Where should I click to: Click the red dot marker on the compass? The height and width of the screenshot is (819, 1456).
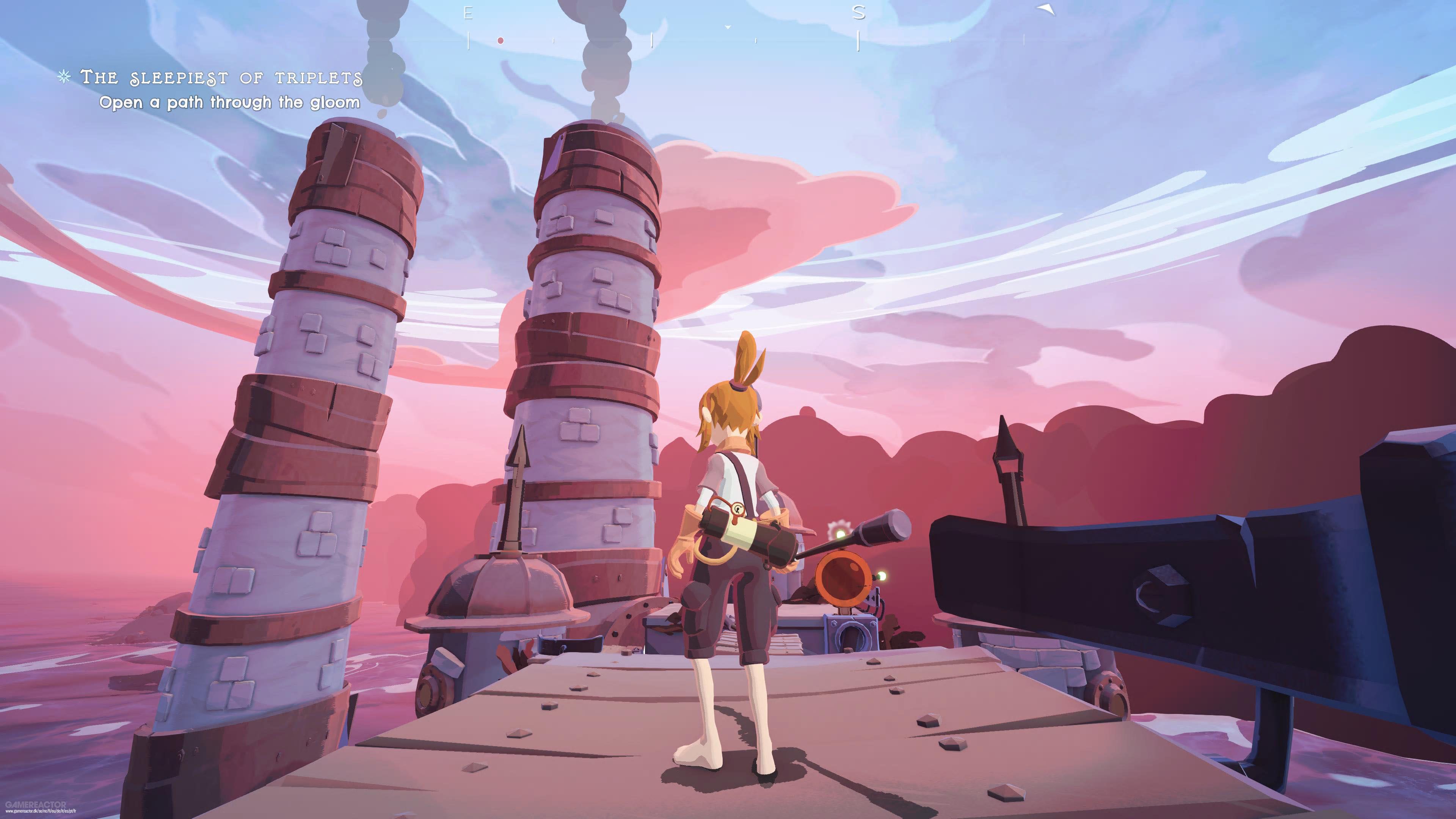tap(500, 41)
